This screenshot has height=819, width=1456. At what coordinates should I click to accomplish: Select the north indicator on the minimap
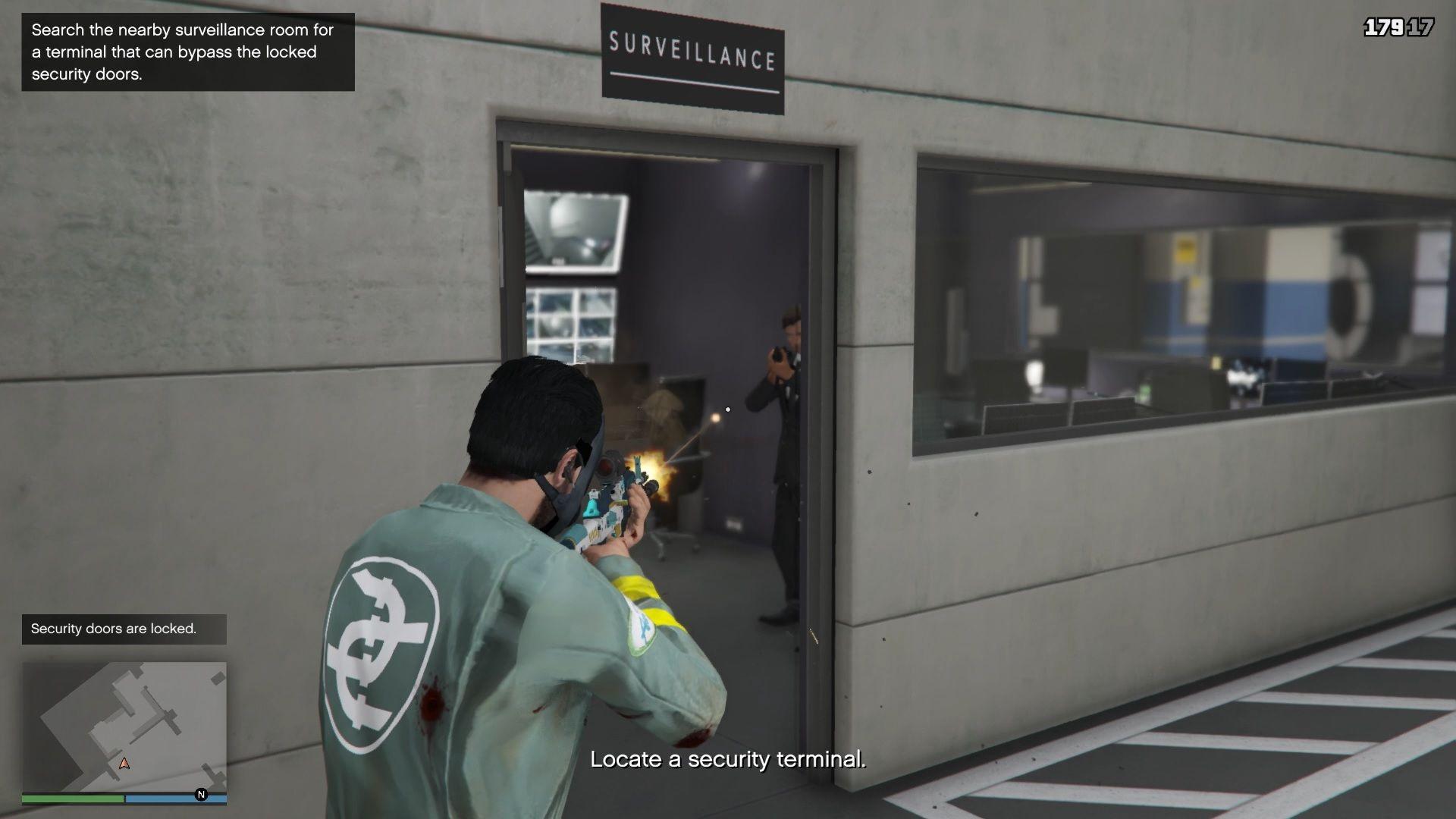click(201, 793)
